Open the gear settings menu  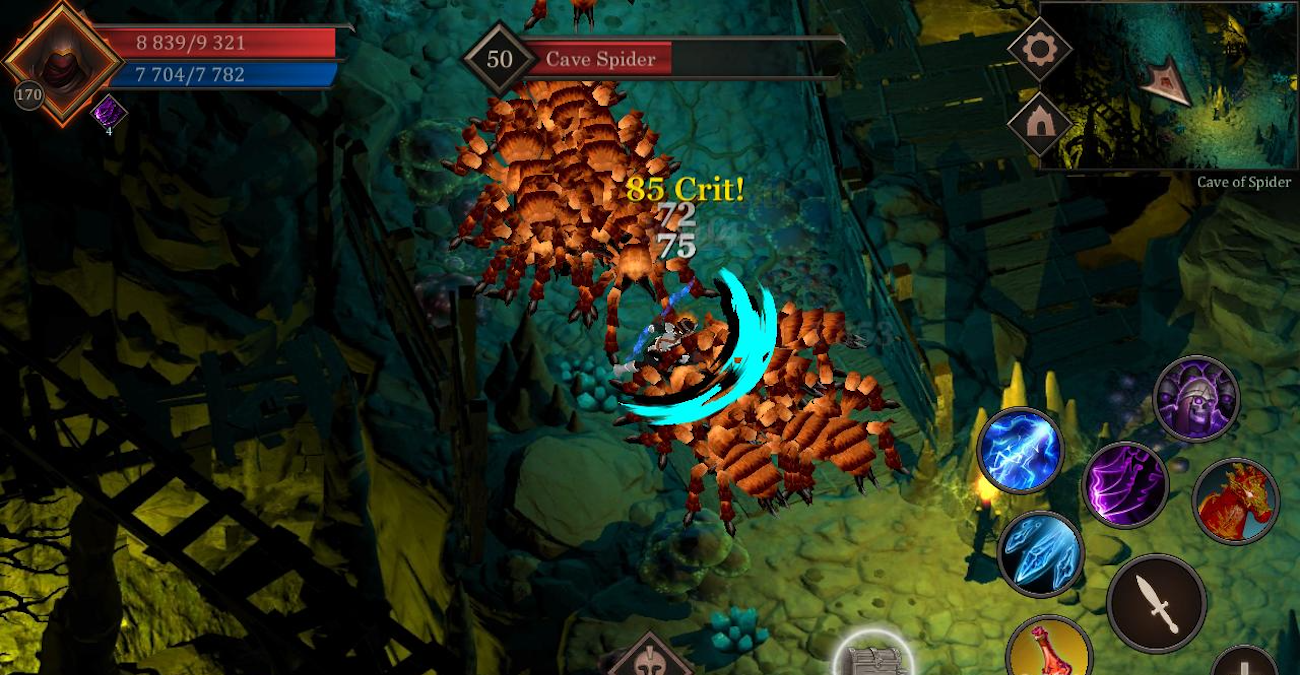1040,48
